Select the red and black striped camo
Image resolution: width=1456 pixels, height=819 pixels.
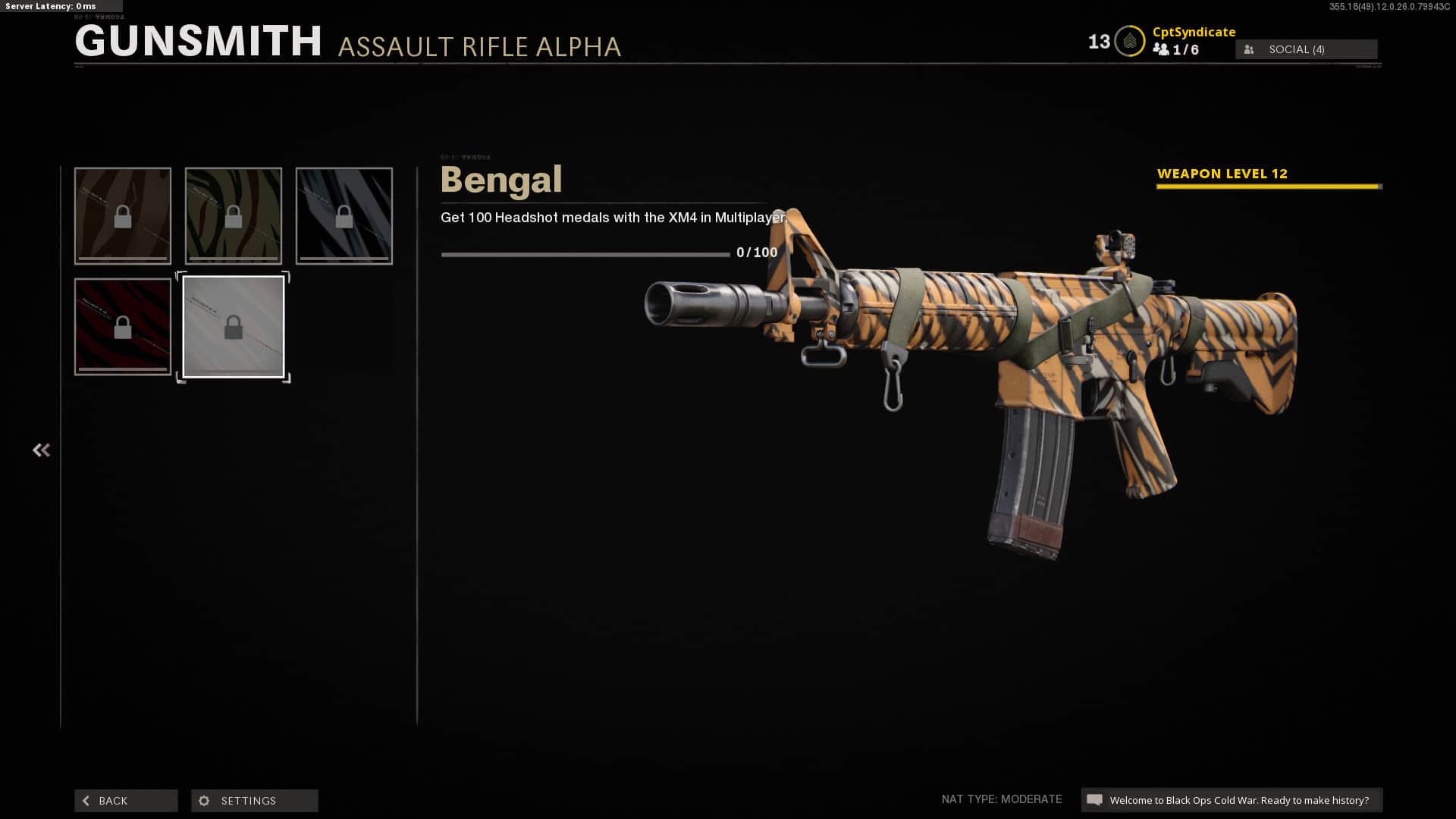pos(123,327)
